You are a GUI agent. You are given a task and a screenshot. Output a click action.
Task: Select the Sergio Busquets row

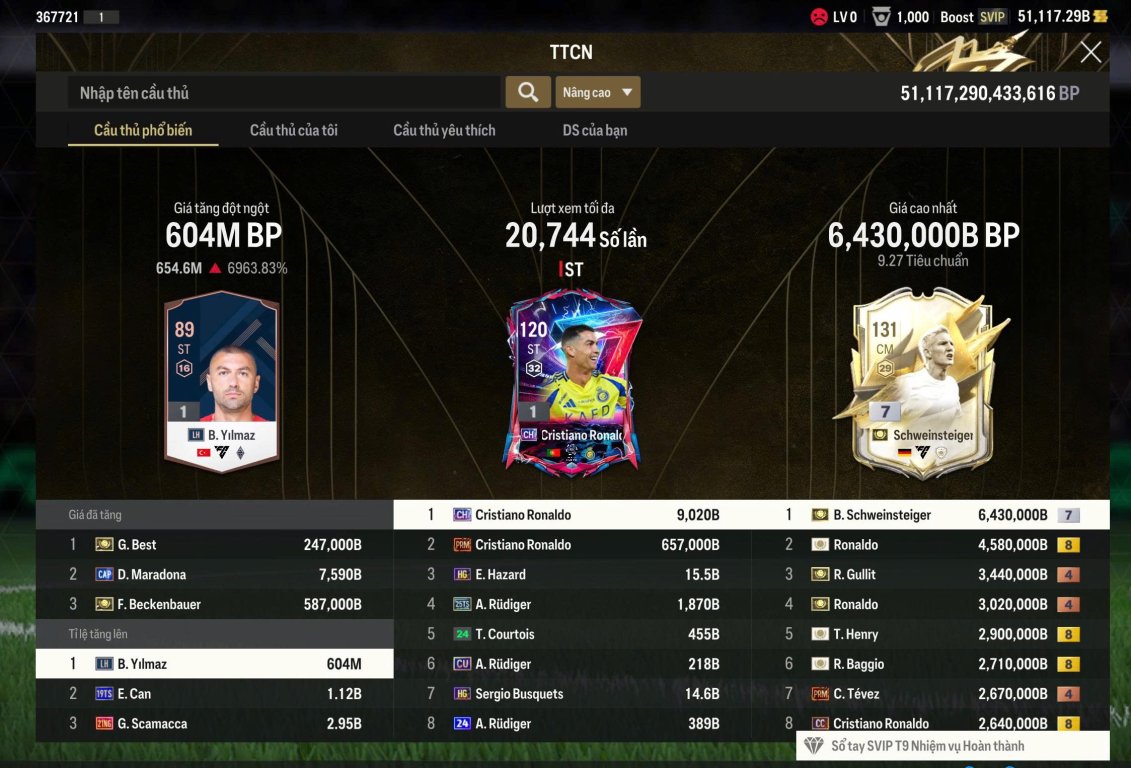click(572, 694)
